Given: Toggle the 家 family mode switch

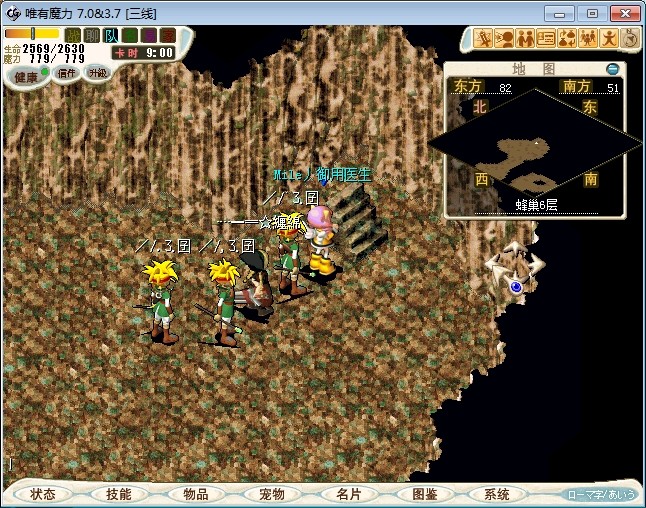Looking at the screenshot, I should pyautogui.click(x=166, y=35).
